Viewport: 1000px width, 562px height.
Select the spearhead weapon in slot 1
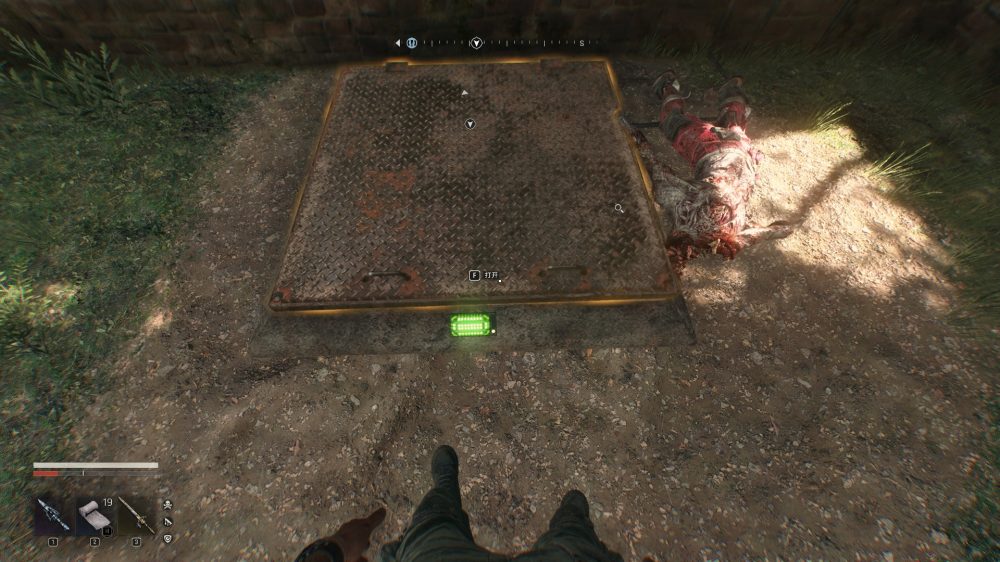[52, 515]
